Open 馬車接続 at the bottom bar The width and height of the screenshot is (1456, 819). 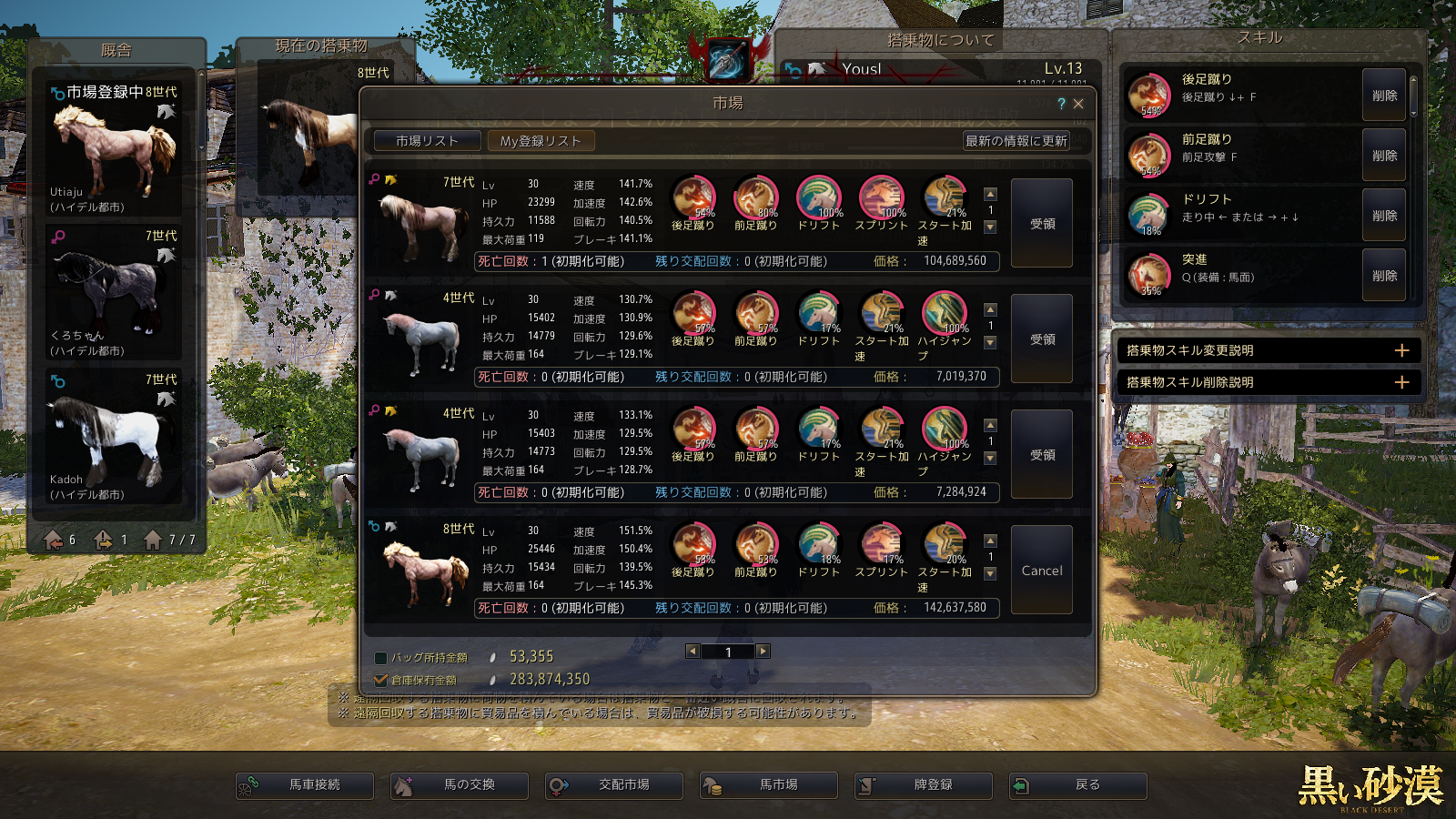point(305,785)
